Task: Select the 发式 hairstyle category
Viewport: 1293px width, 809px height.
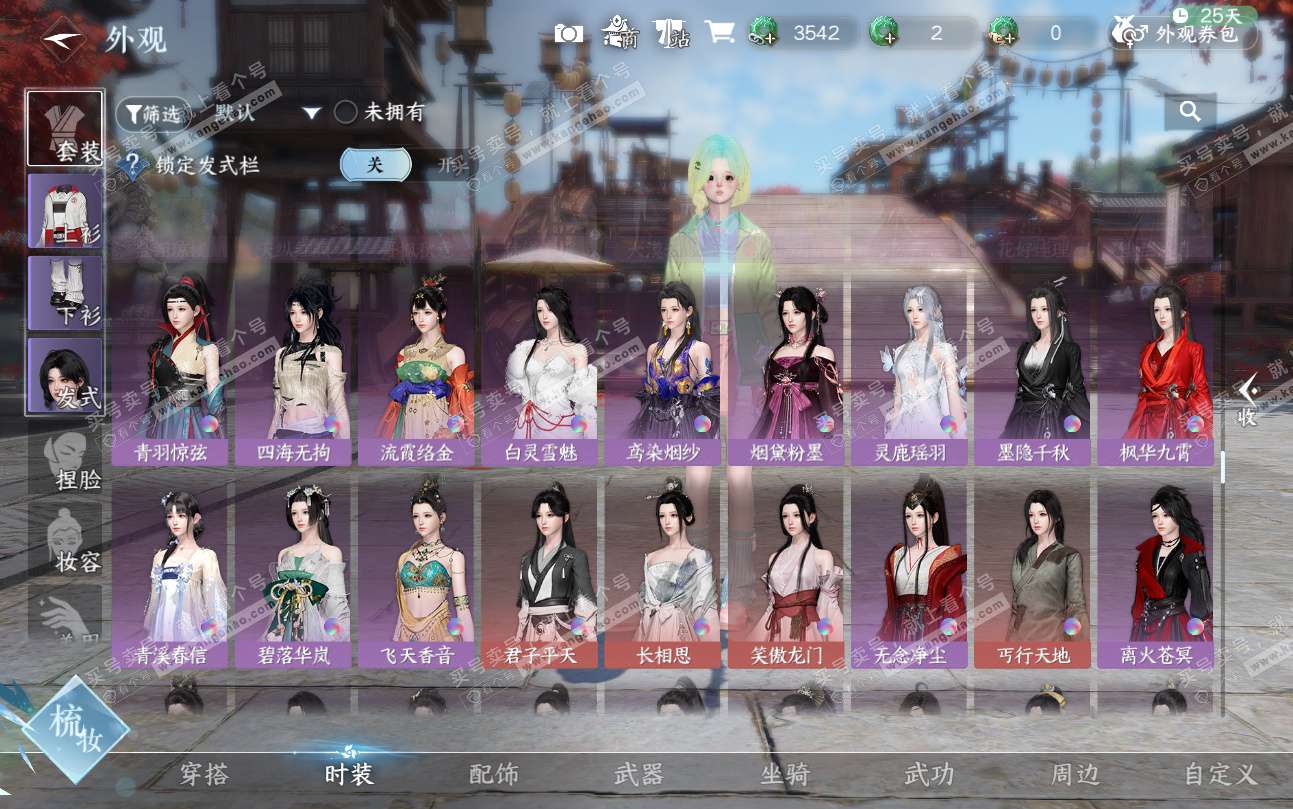Action: 65,375
